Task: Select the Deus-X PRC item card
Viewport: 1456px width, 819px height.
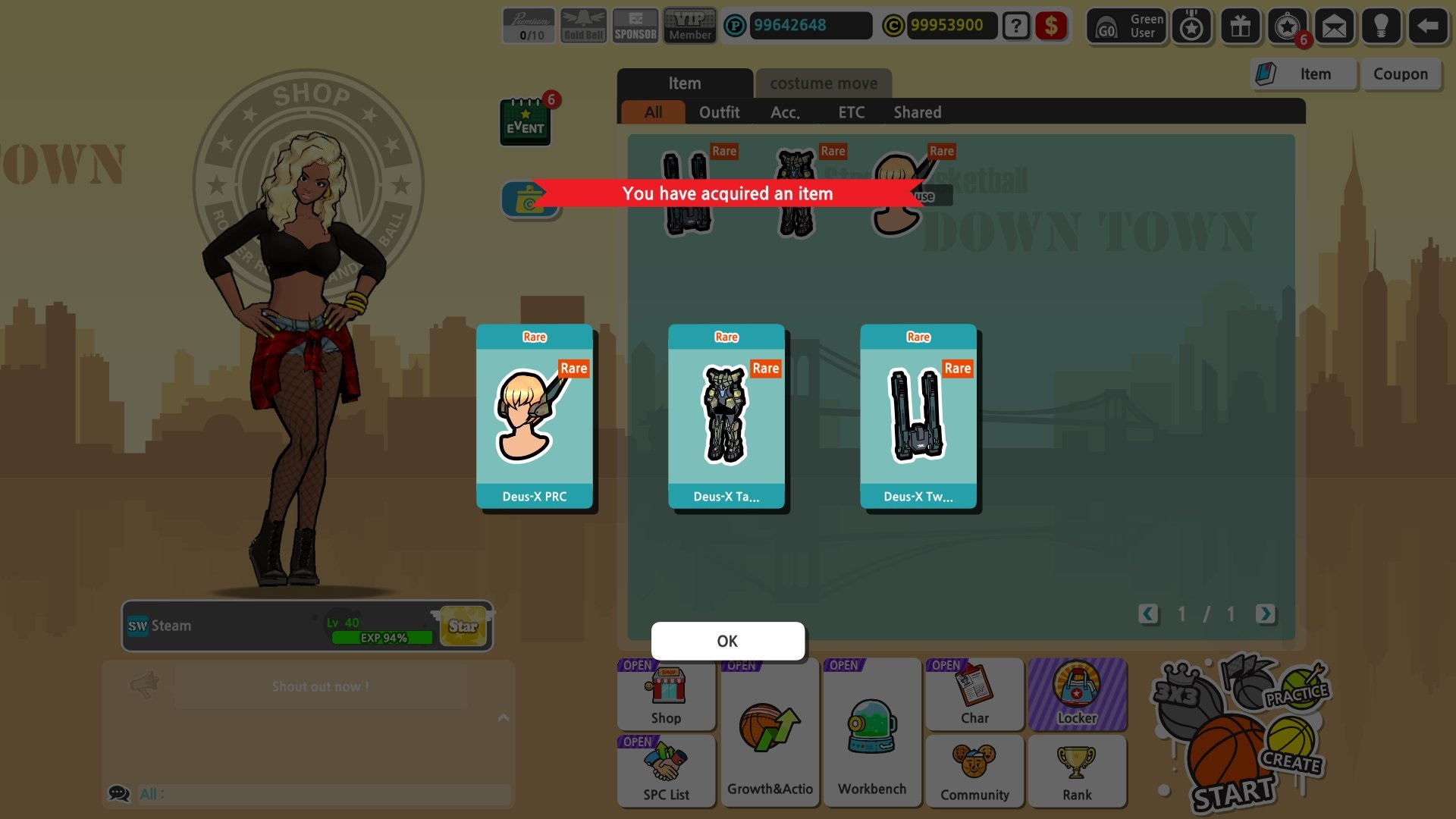Action: coord(535,417)
